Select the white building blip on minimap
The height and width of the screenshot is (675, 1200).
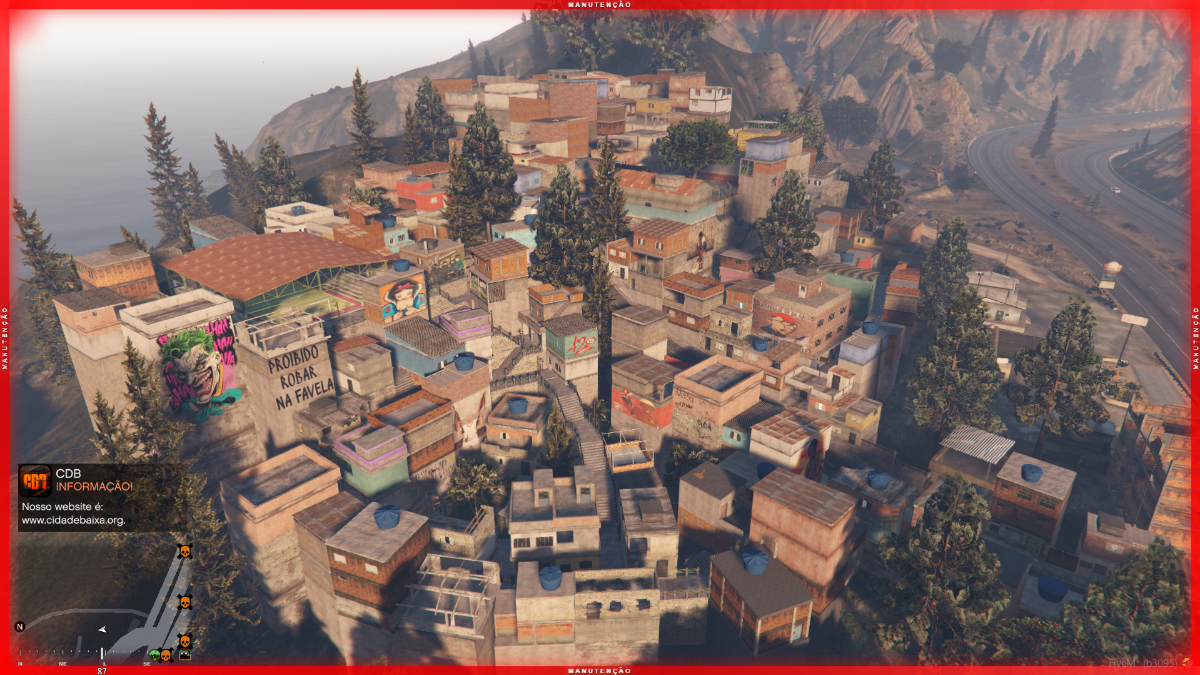tap(185, 655)
